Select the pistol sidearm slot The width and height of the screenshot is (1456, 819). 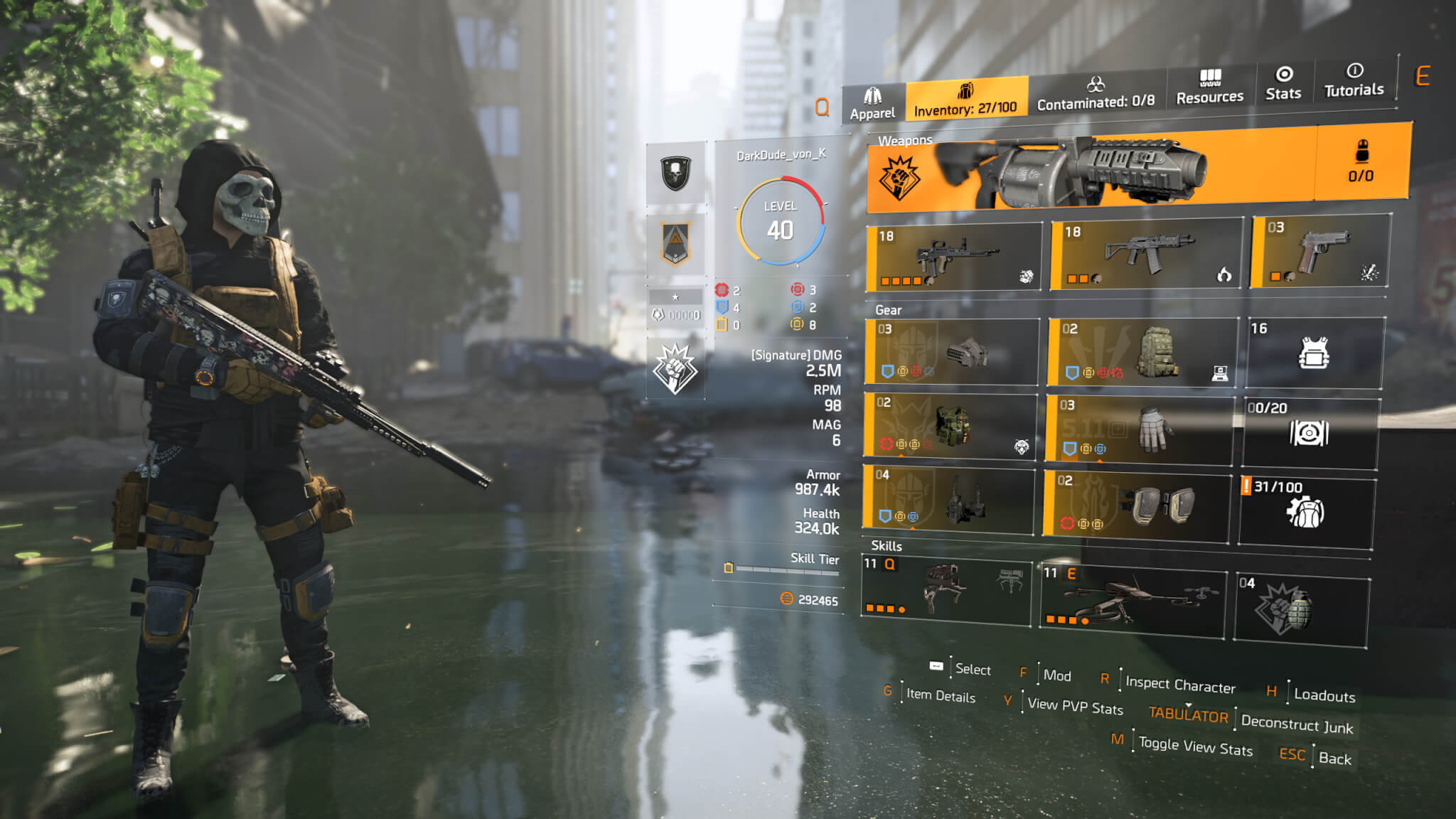(1320, 251)
